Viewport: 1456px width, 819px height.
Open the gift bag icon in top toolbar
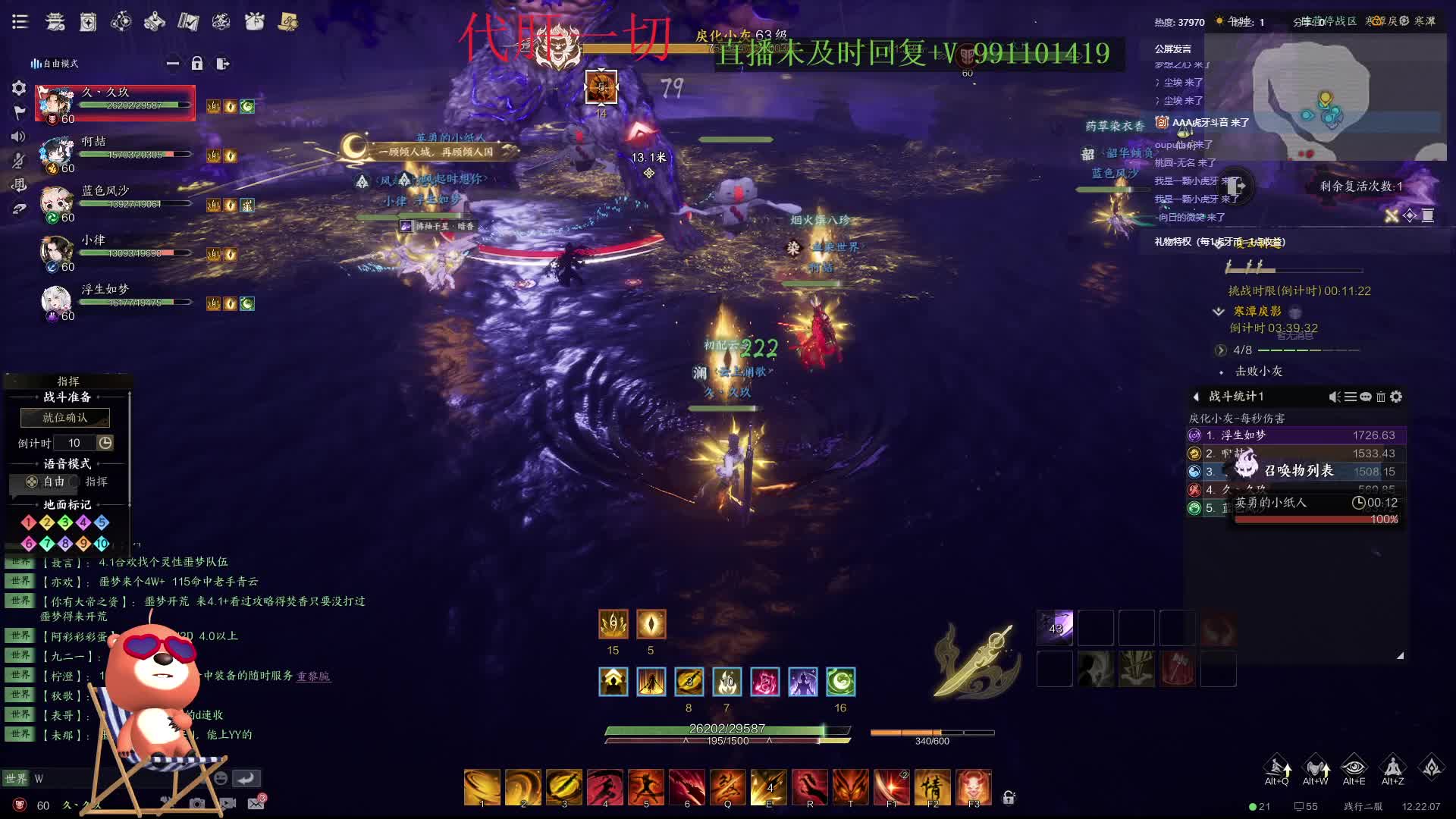pos(254,22)
